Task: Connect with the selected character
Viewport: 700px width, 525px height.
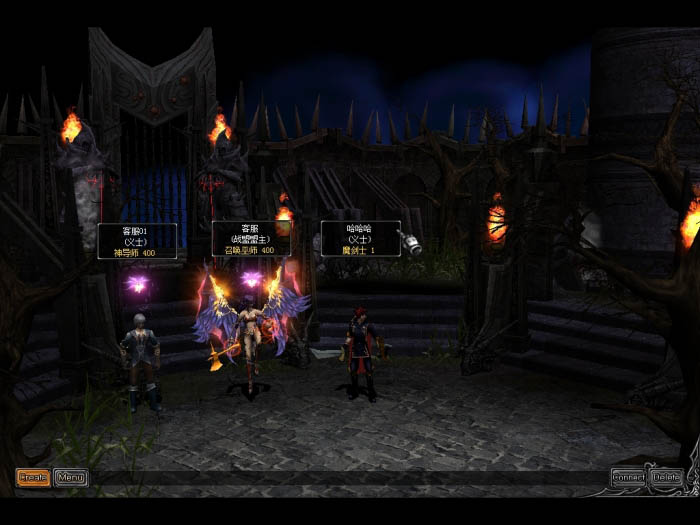Action: pos(628,478)
